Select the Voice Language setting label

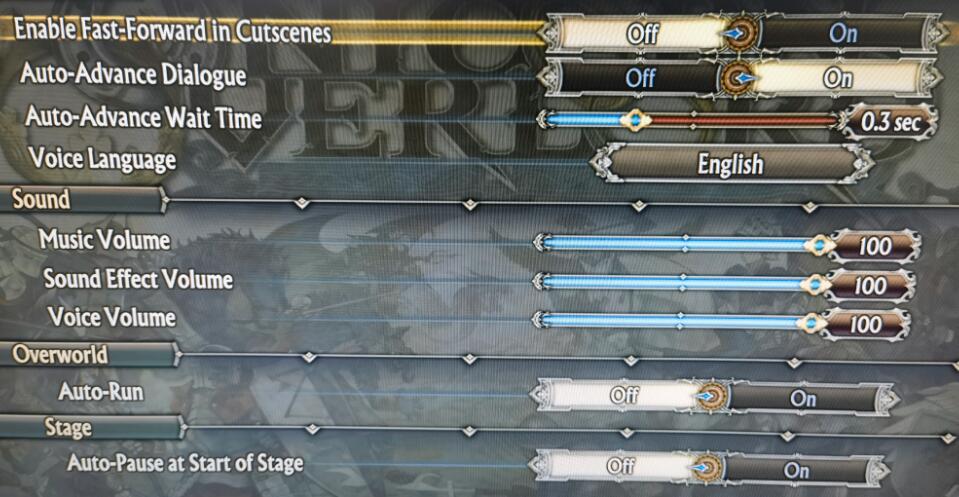[x=102, y=159]
